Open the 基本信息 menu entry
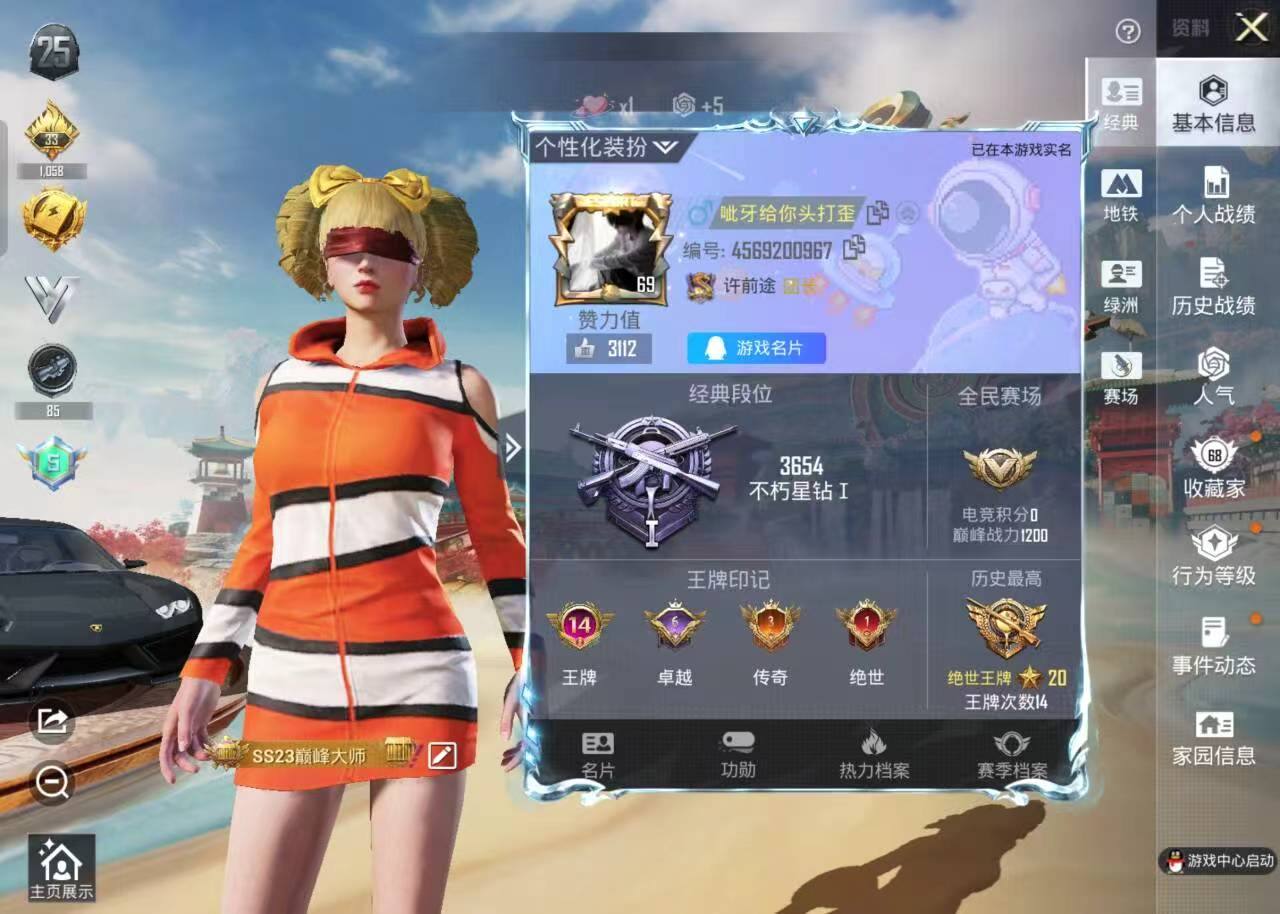1280x914 pixels. click(x=1213, y=105)
